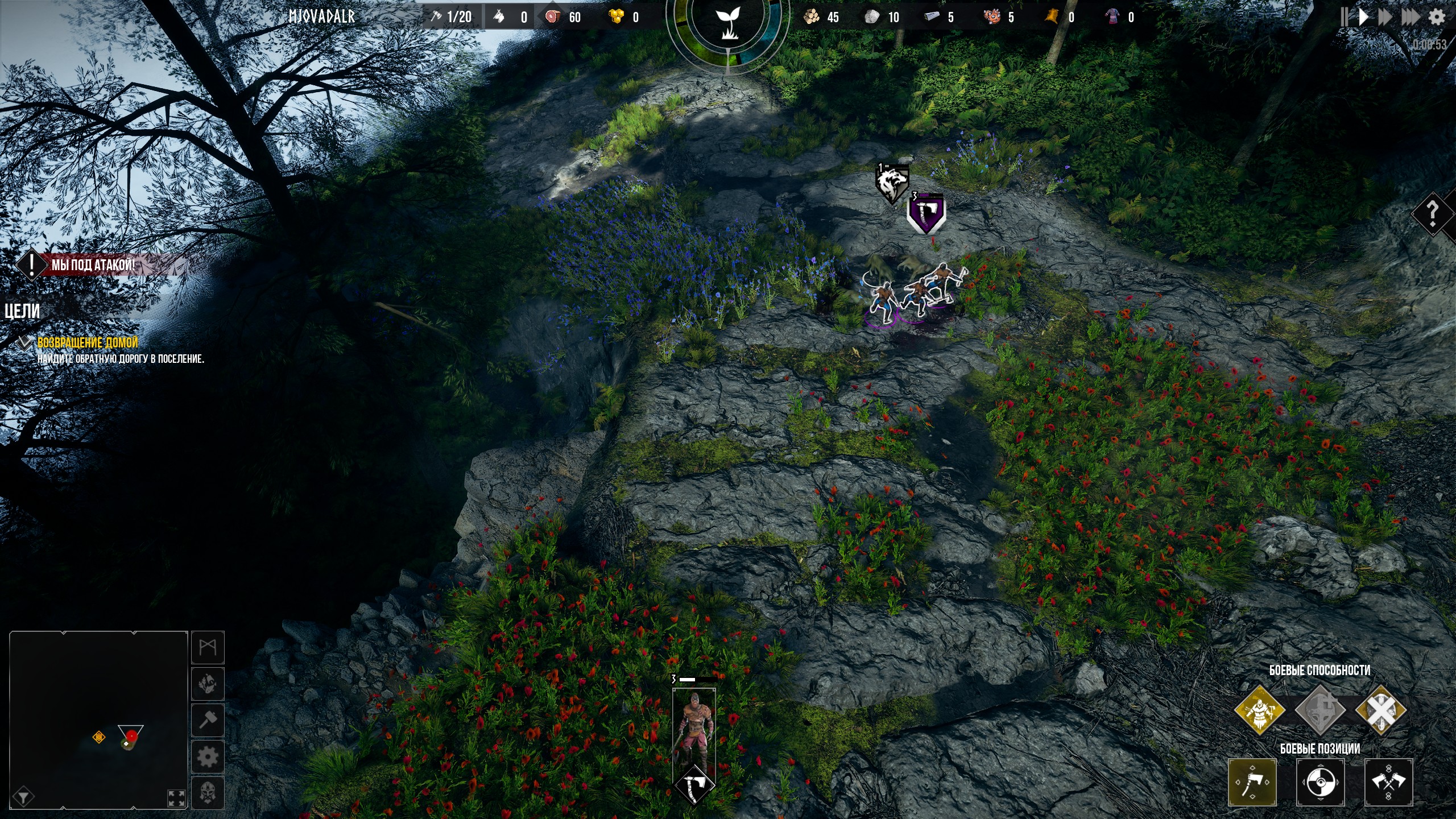Switch to triple fast-forward speed
This screenshot has width=1456, height=819.
point(1410,16)
